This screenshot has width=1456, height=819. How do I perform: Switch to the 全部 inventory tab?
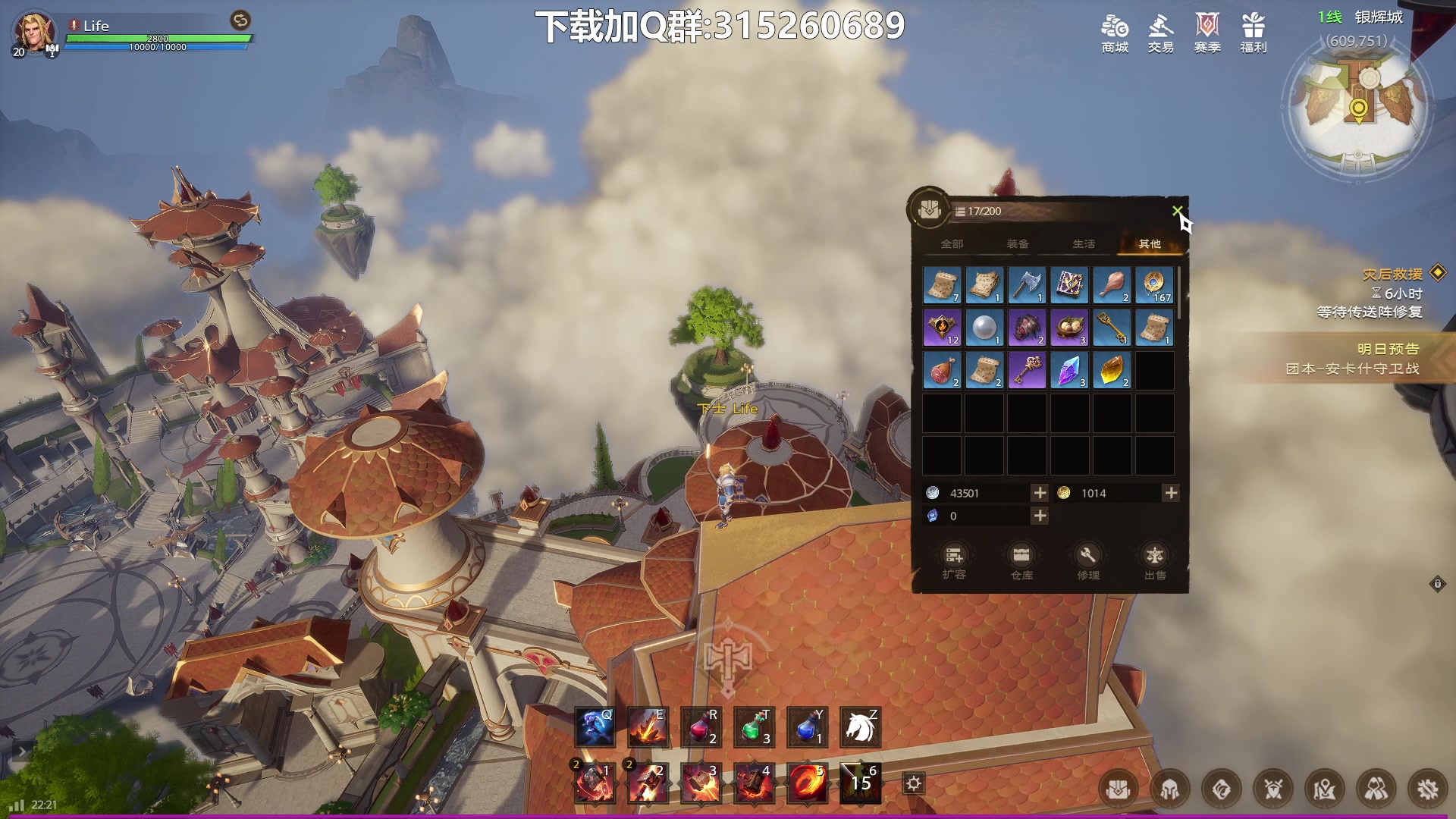pyautogui.click(x=952, y=243)
